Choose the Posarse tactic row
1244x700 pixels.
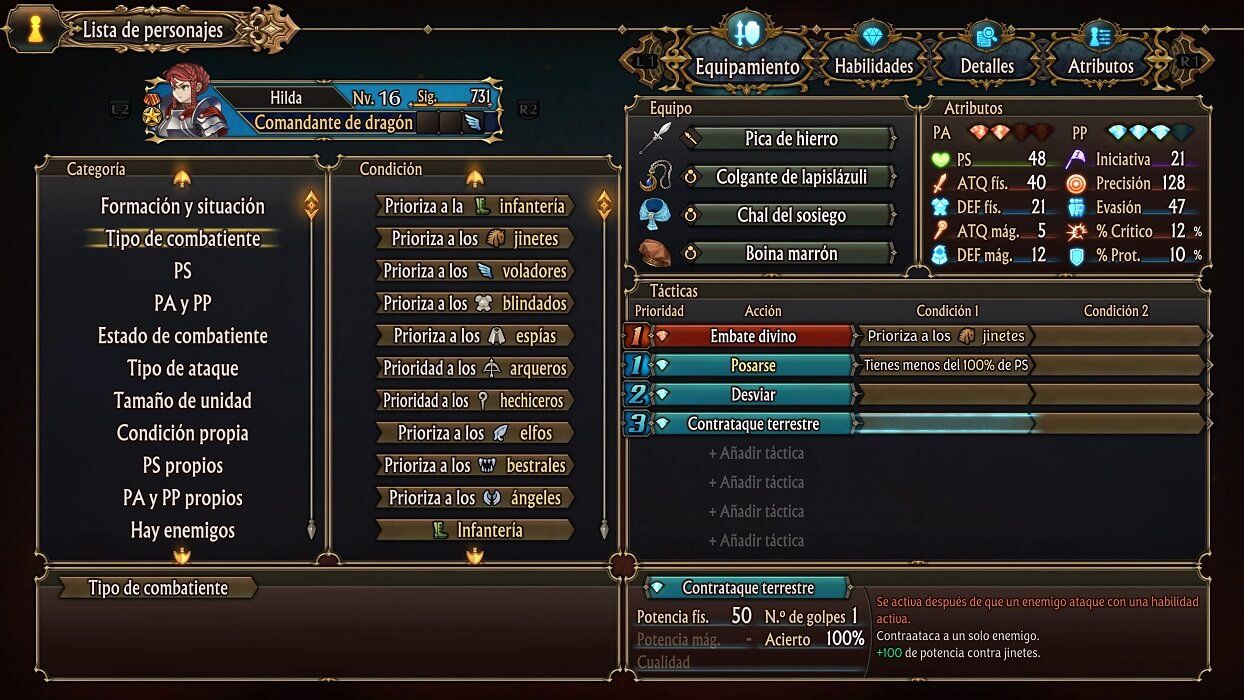click(x=753, y=365)
